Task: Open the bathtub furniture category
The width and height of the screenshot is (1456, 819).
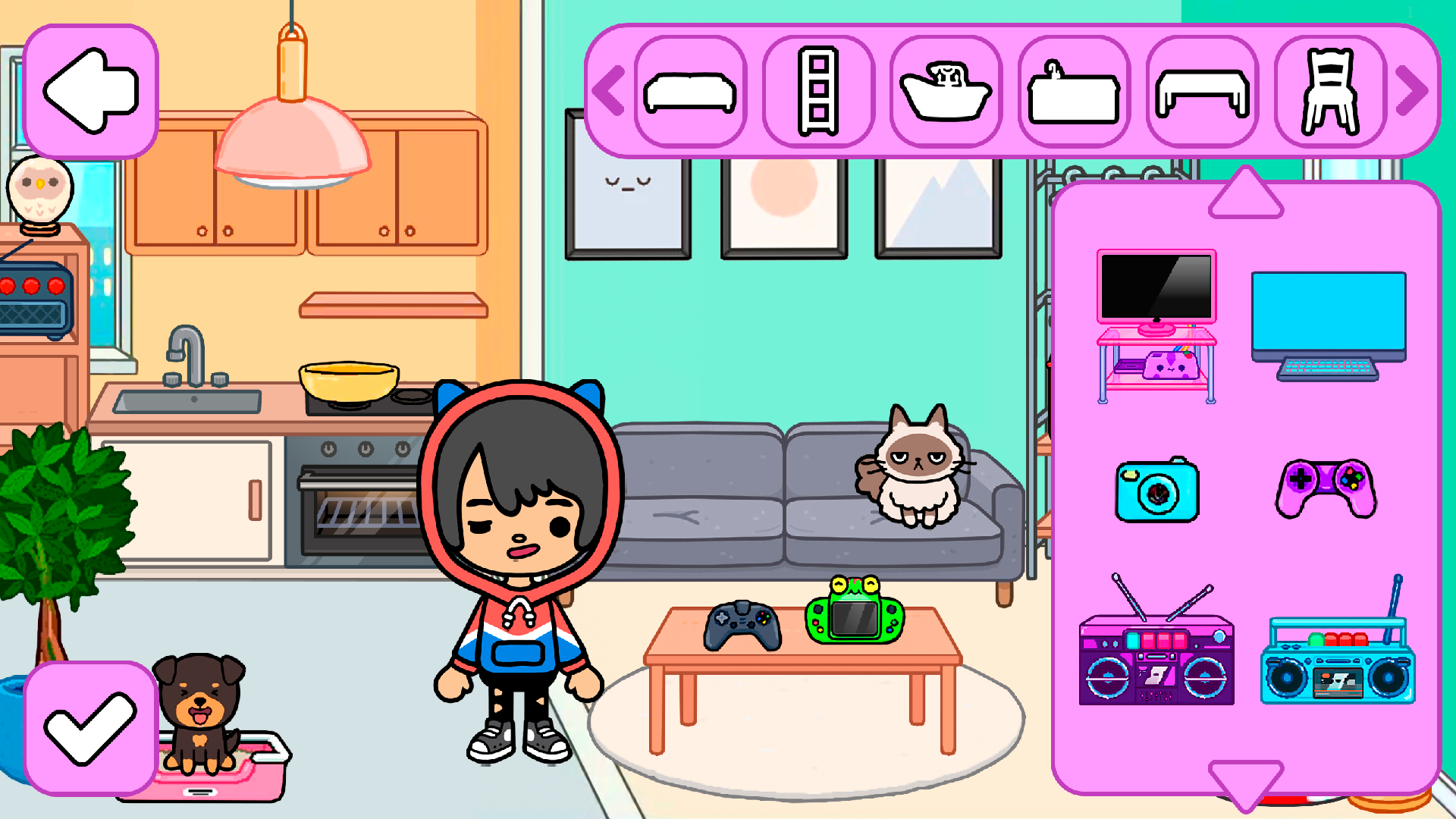Action: (946, 91)
